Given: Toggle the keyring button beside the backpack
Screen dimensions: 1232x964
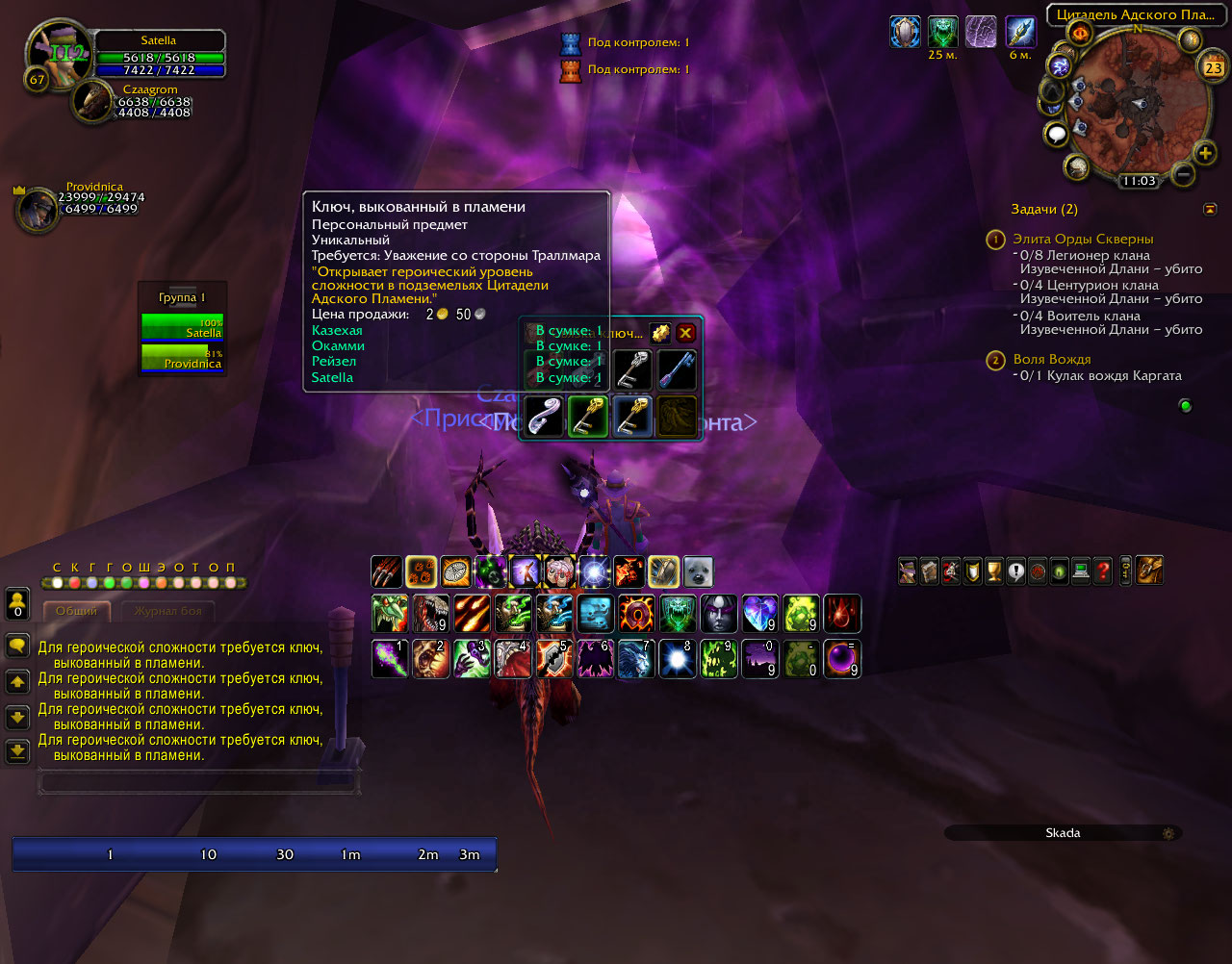Looking at the screenshot, I should point(1125,571).
